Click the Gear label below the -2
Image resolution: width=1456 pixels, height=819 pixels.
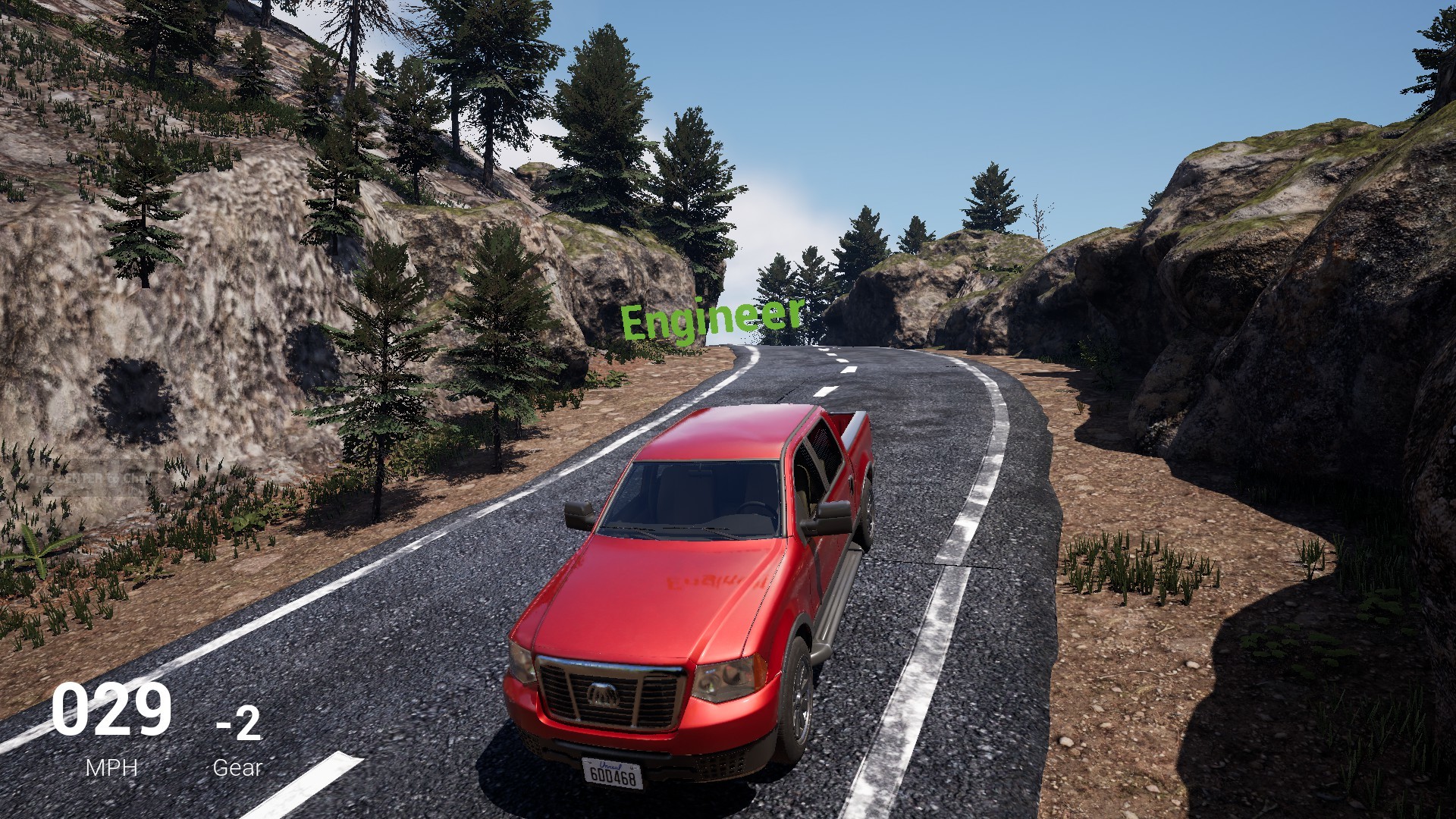[x=237, y=767]
